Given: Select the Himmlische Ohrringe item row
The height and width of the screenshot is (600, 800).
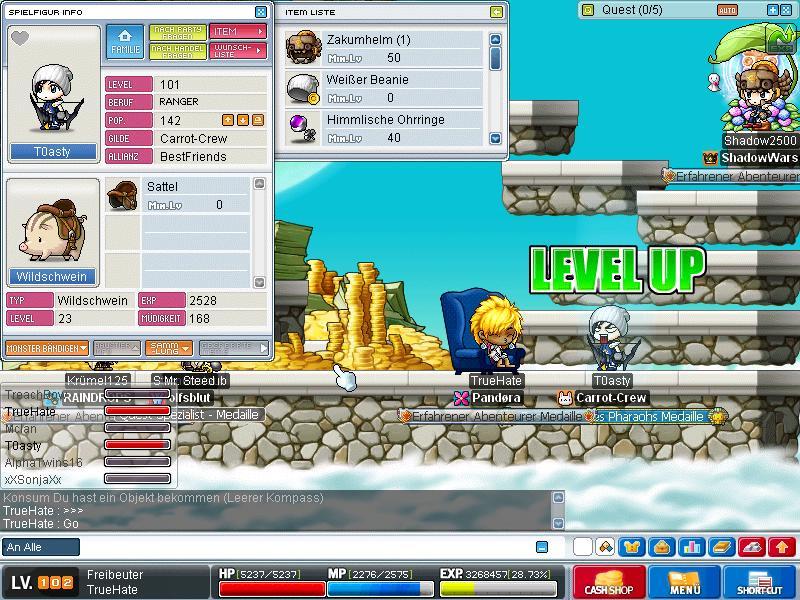Looking at the screenshot, I should tap(384, 128).
